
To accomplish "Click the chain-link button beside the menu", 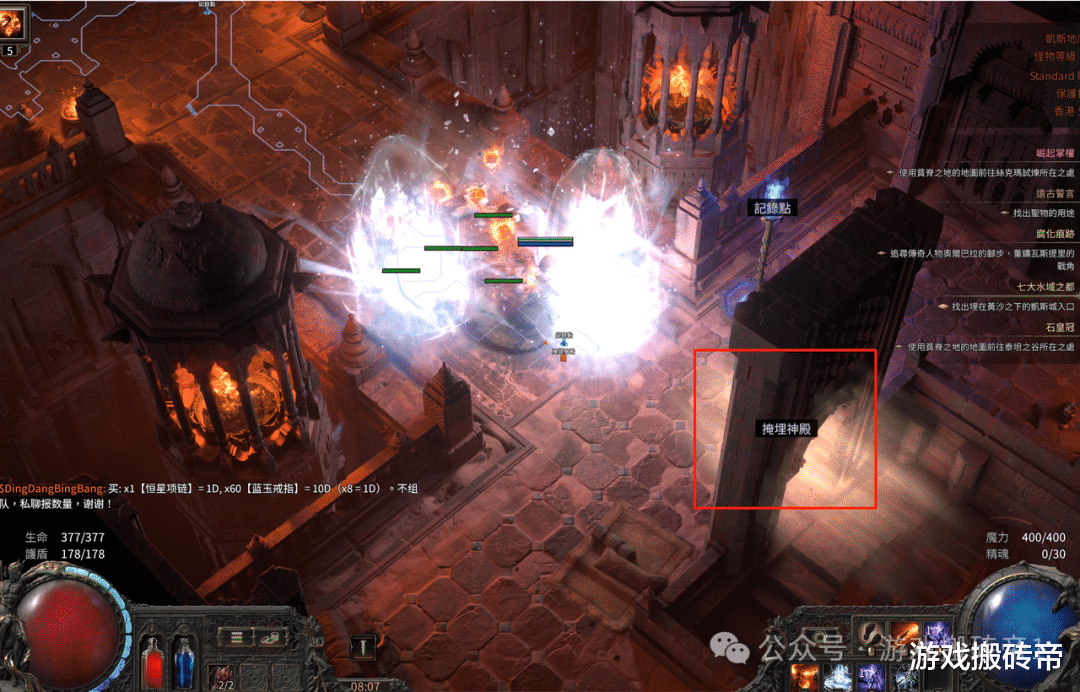I will point(268,636).
